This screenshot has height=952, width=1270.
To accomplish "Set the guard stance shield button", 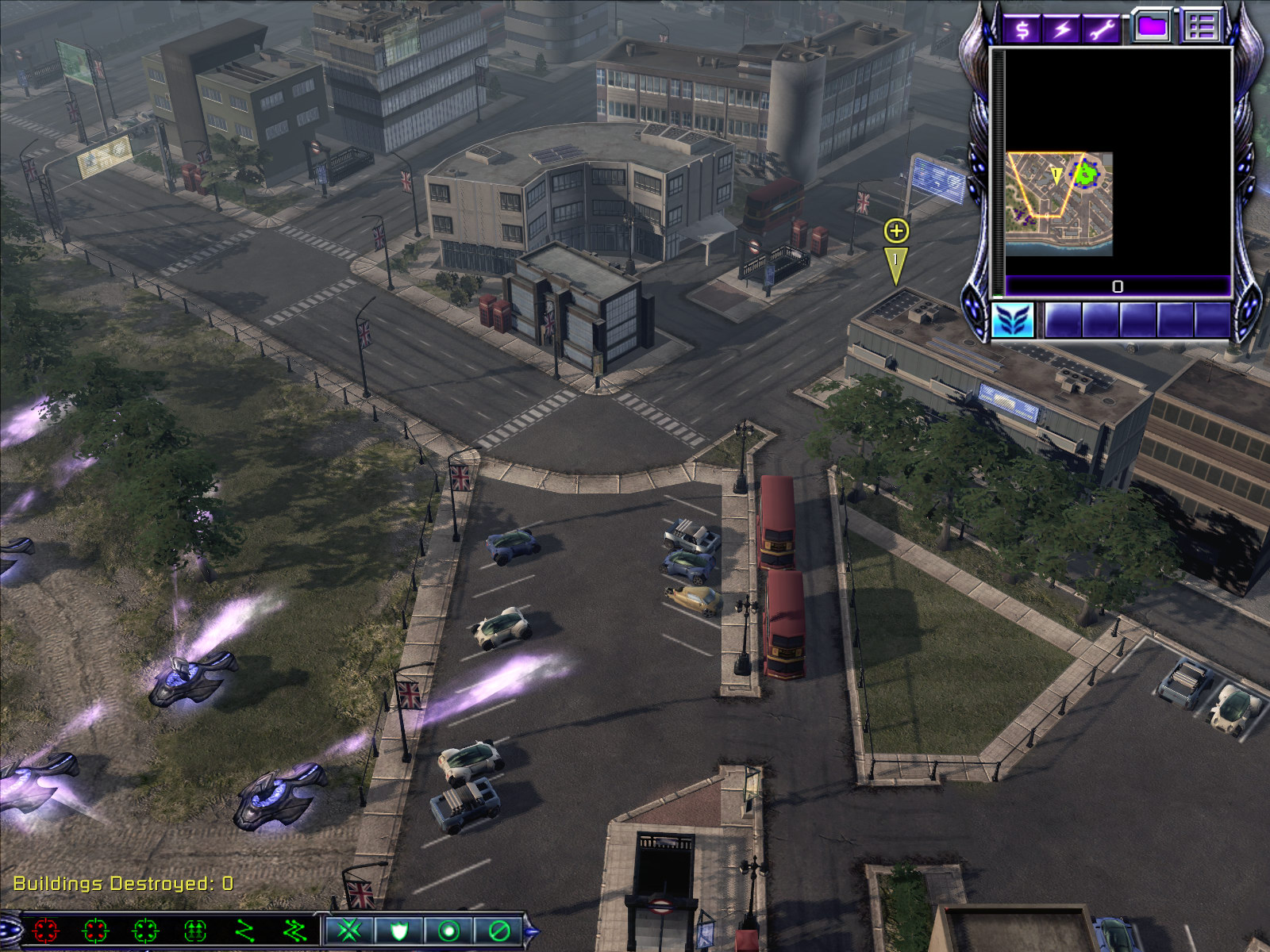I will (x=399, y=930).
